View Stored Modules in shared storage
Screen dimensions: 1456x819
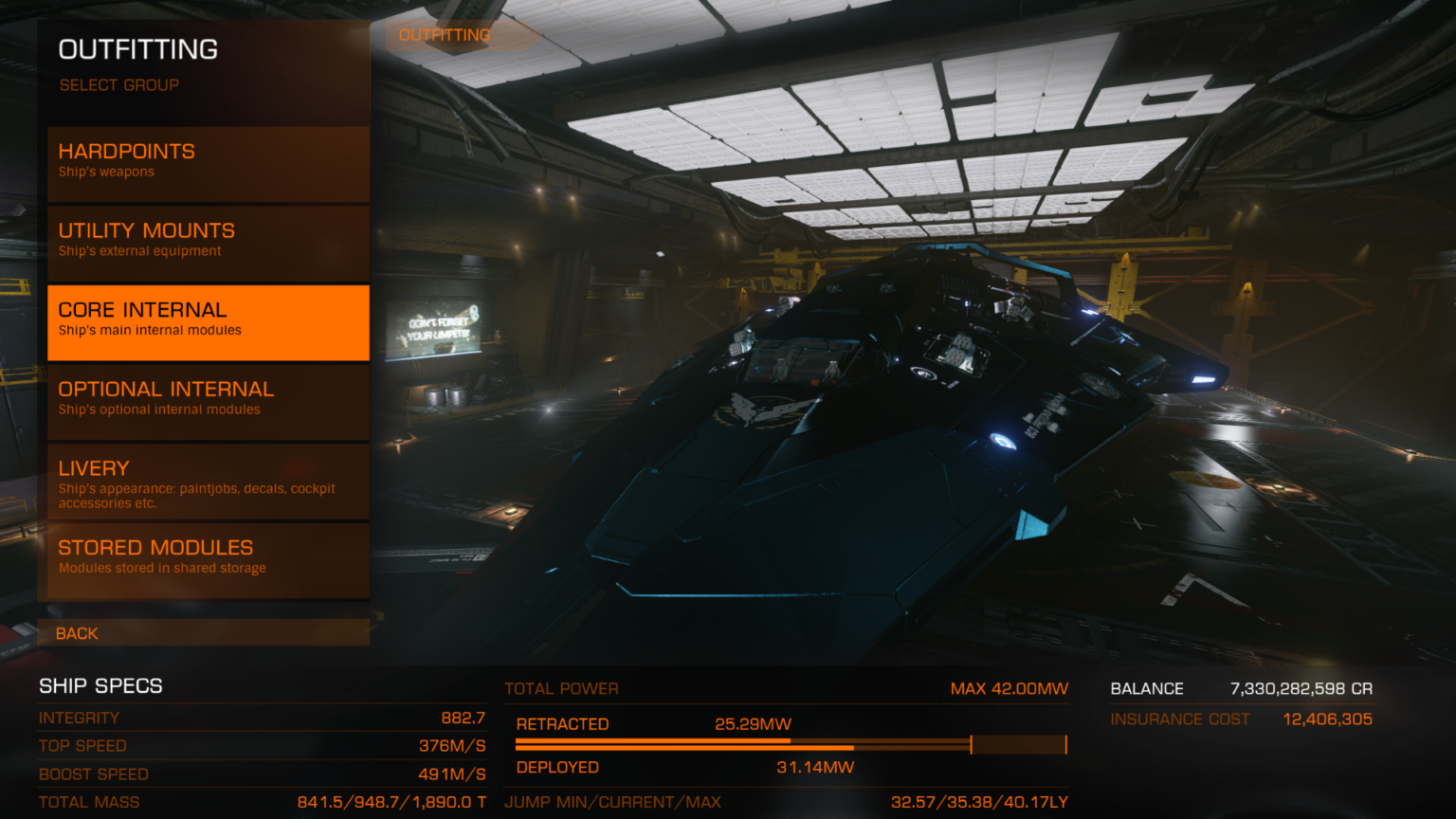point(208,559)
